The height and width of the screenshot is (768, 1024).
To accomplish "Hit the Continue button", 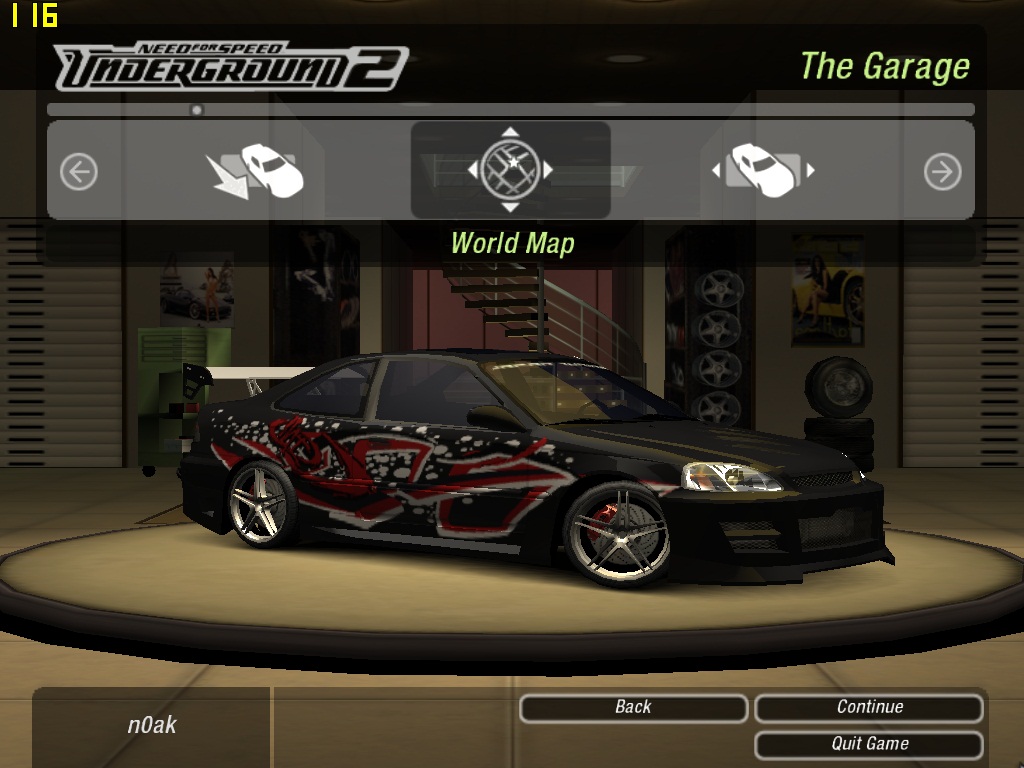I will point(869,708).
